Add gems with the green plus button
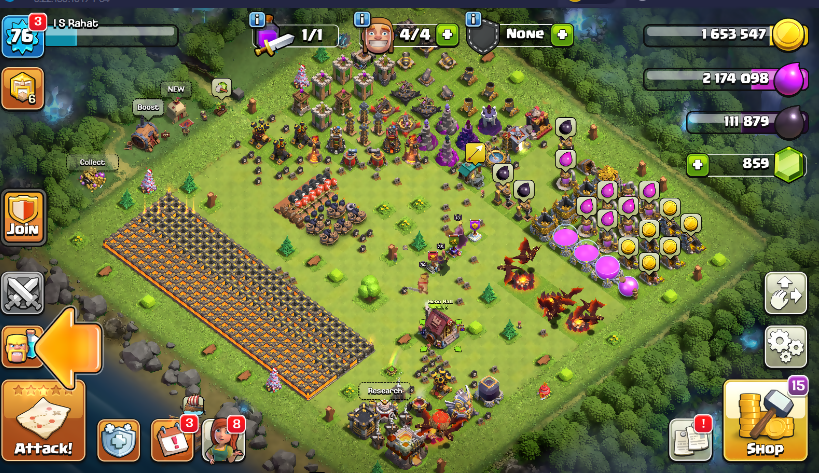Image resolution: width=819 pixels, height=473 pixels. coord(698,164)
